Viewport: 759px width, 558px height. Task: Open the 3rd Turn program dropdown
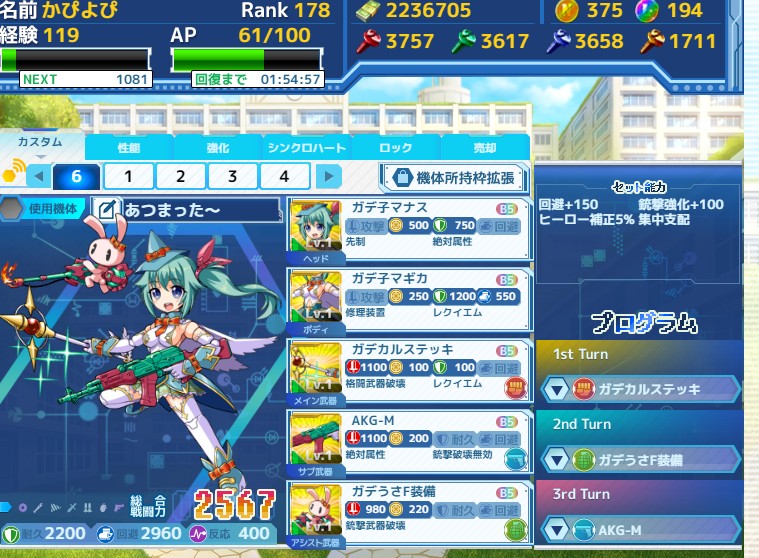[x=640, y=529]
